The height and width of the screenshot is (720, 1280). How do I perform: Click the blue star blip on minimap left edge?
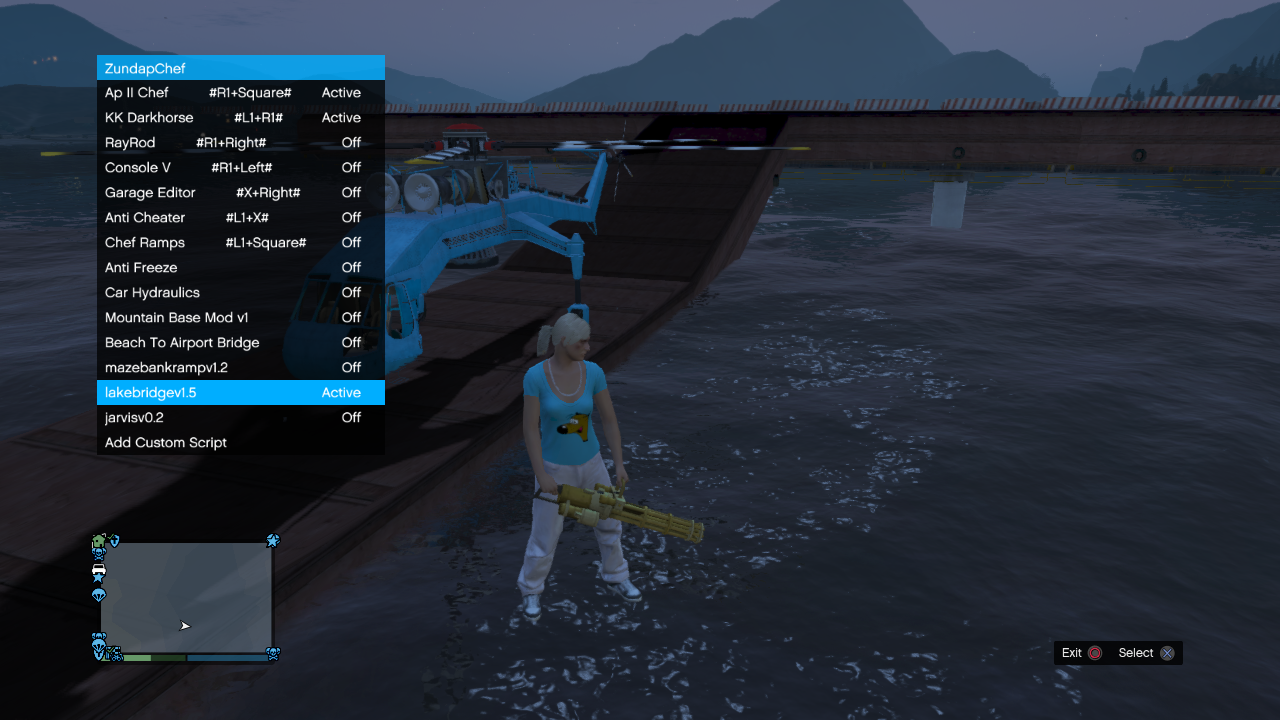98,578
